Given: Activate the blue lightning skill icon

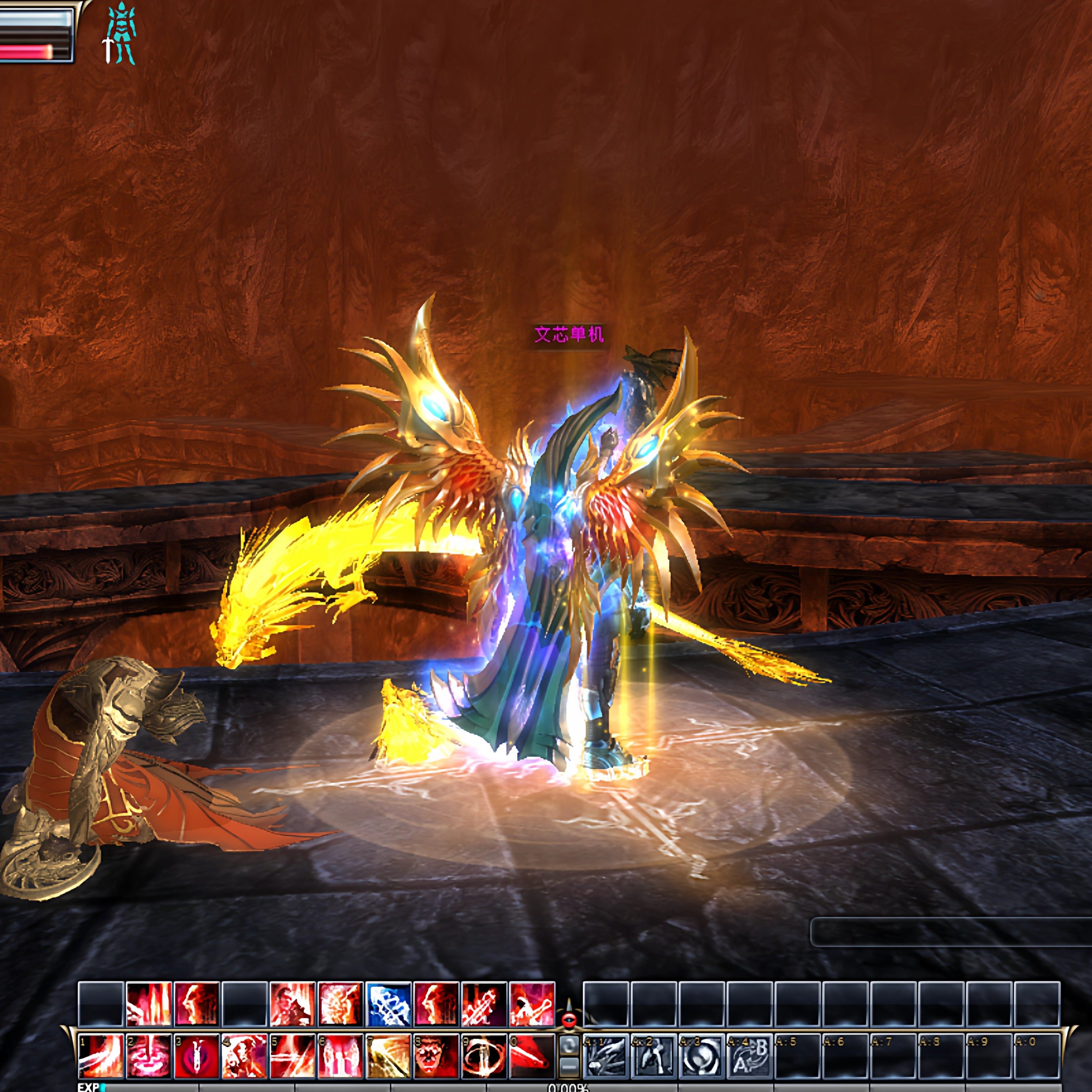Looking at the screenshot, I should coord(388,1004).
